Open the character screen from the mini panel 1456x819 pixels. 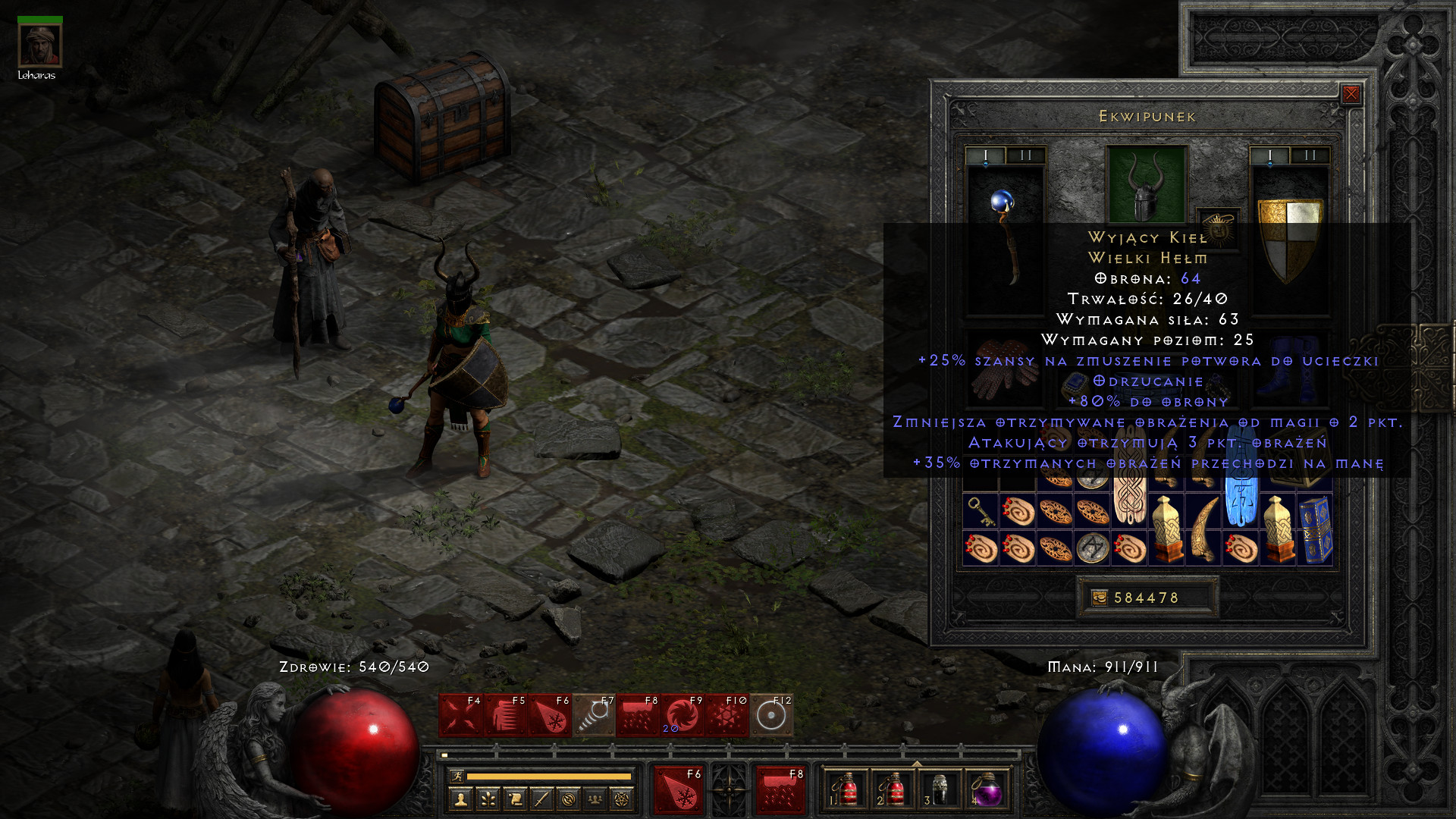460,799
